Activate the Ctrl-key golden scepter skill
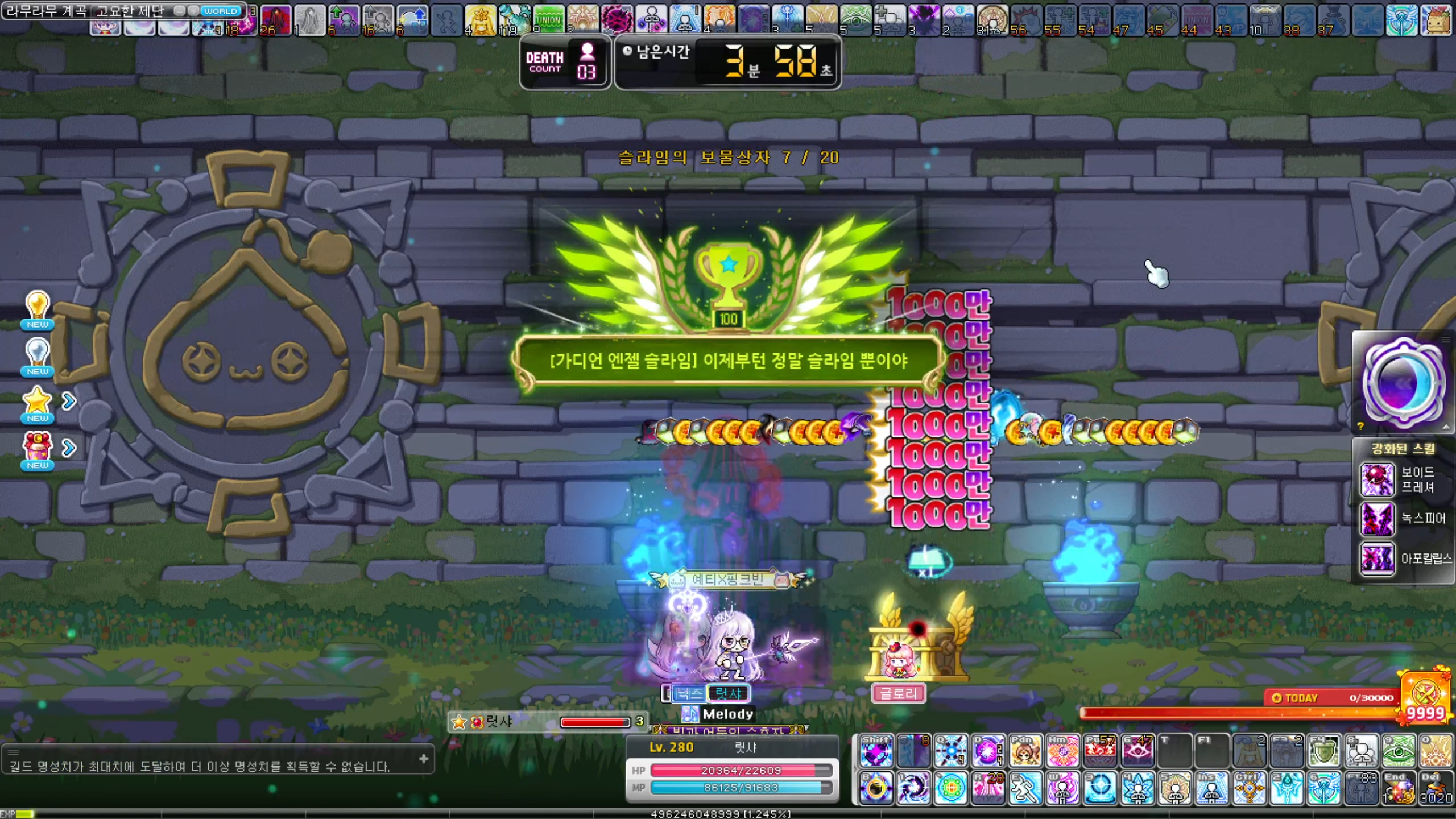The width and height of the screenshot is (1456, 819). (1250, 788)
